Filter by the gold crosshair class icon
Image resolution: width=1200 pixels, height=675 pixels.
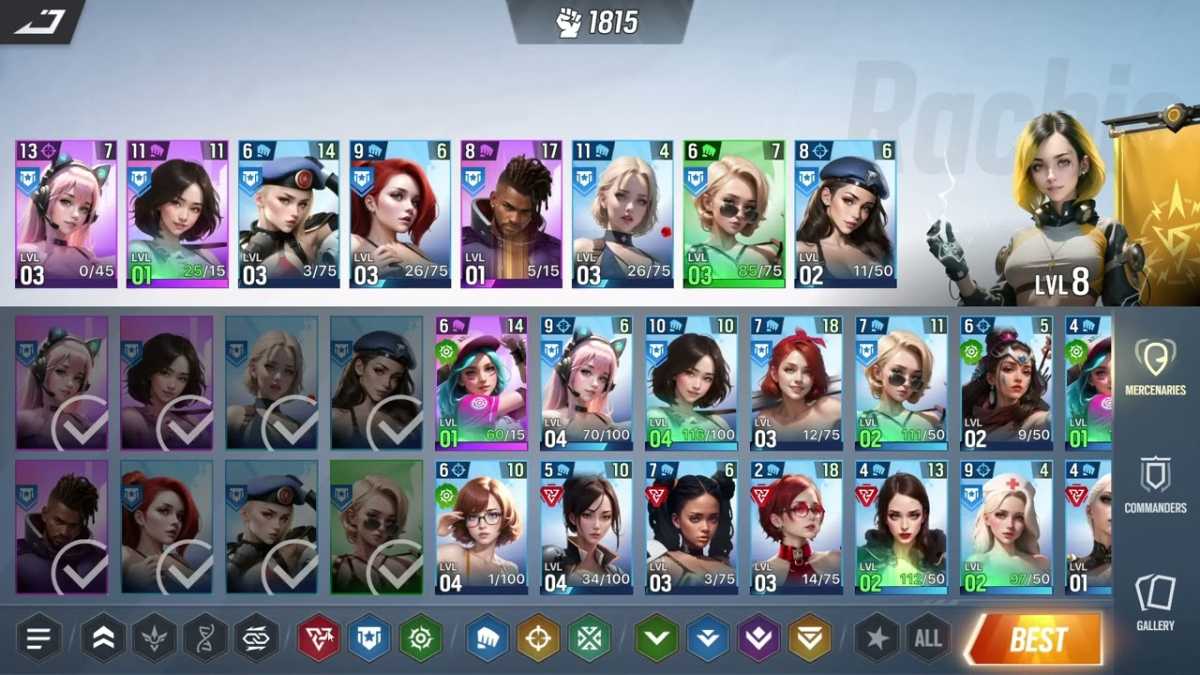(x=538, y=638)
